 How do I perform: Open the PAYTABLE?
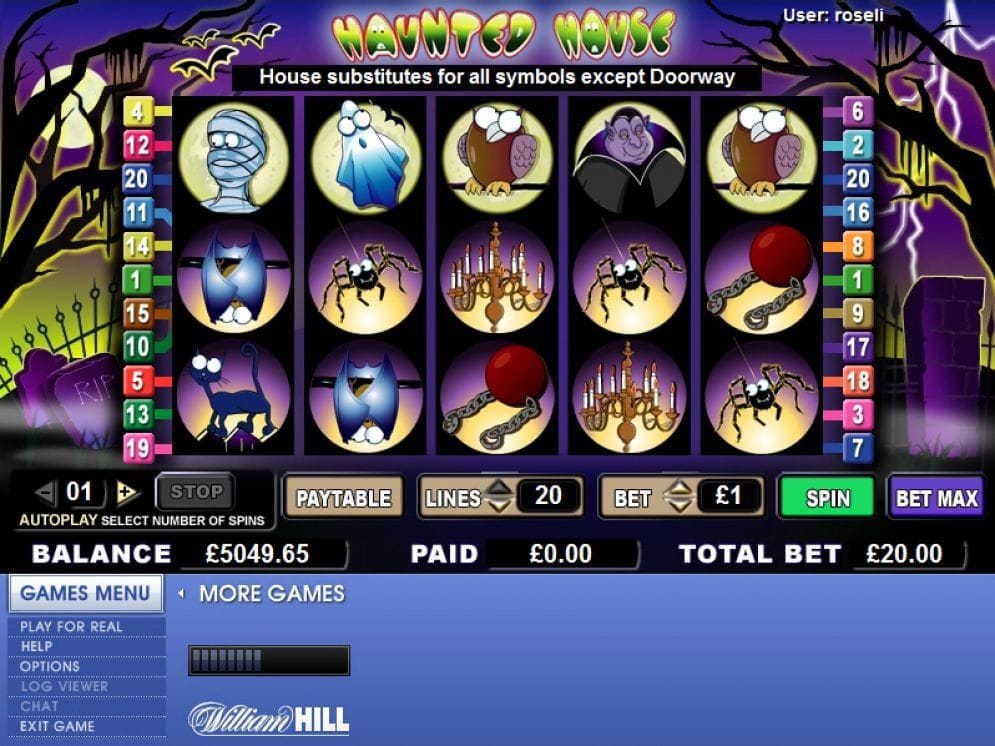tap(343, 498)
